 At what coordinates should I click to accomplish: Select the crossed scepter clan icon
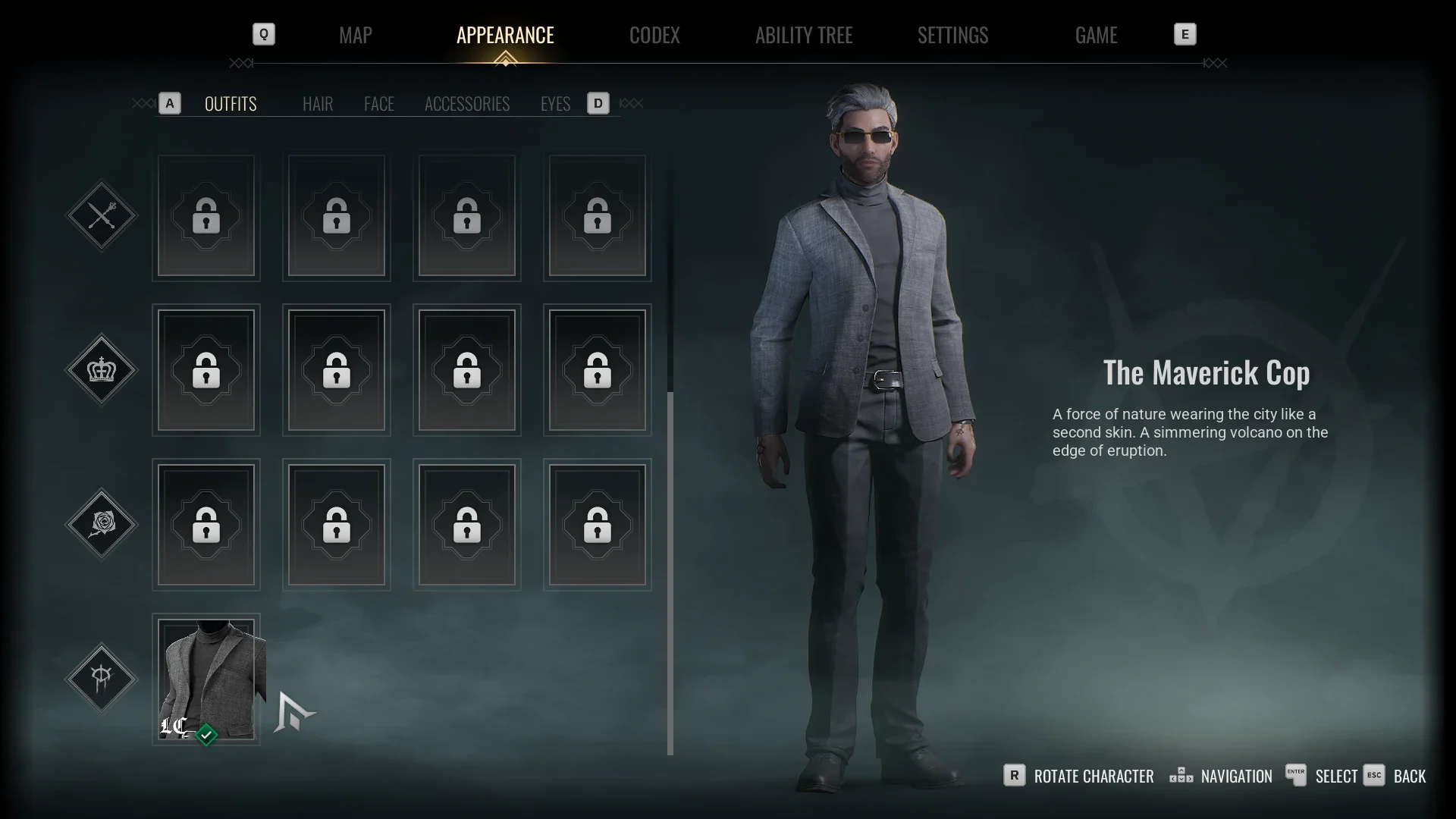point(102,216)
